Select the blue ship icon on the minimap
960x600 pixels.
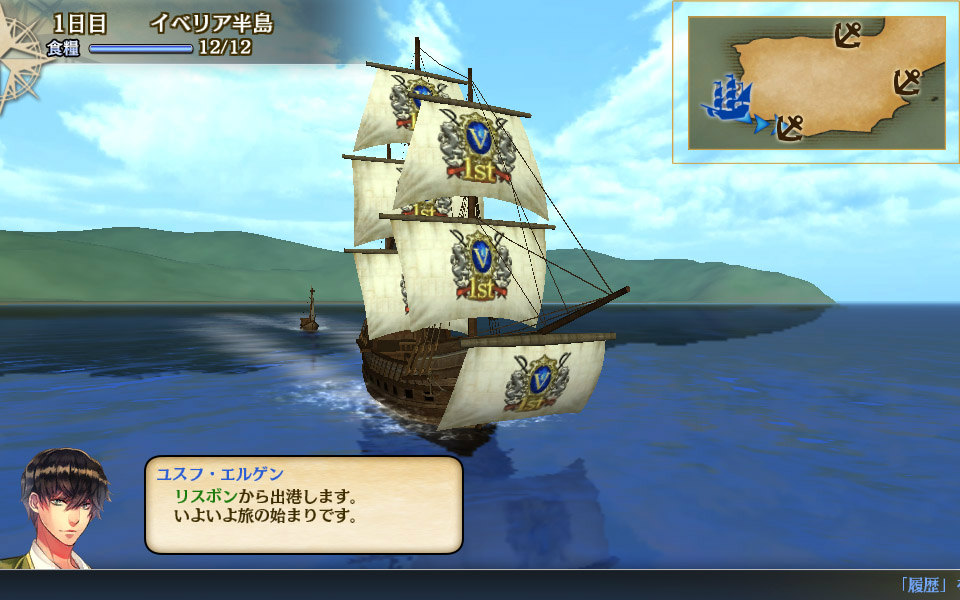(727, 98)
